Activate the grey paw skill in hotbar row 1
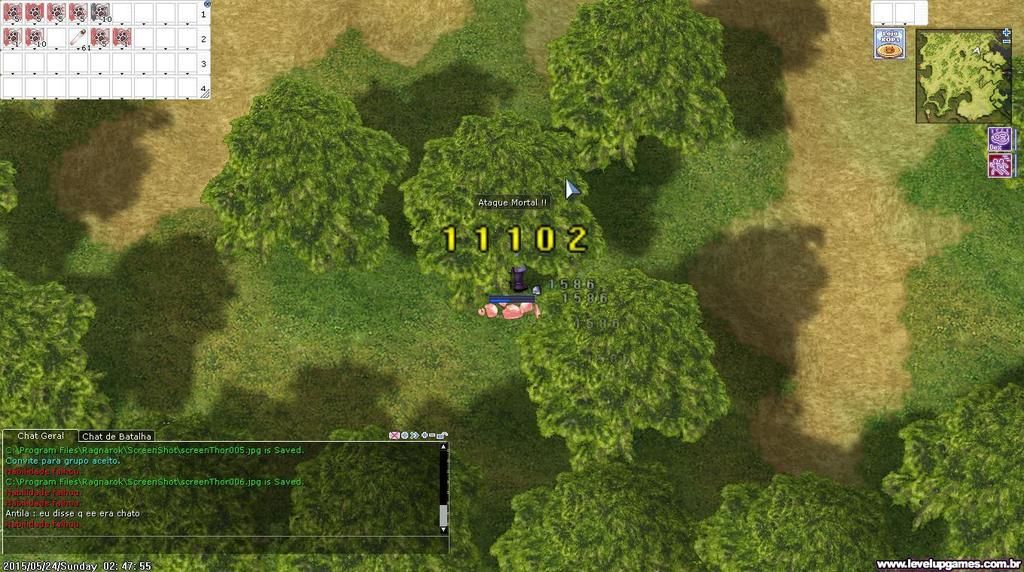The width and height of the screenshot is (1024, 572). point(100,12)
